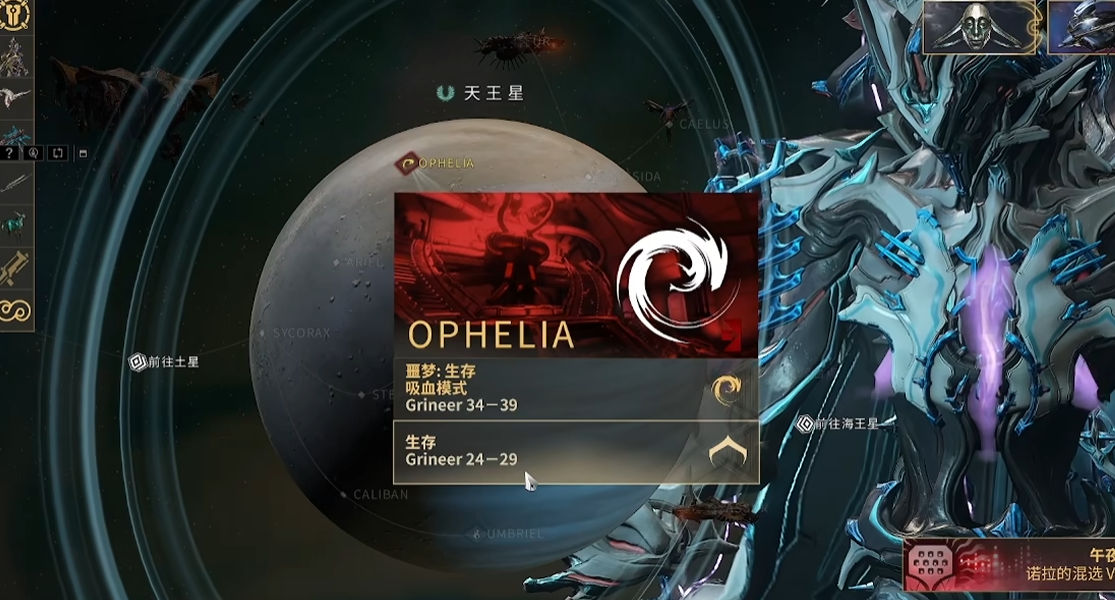Open the infinity symbol sidebar icon

[16, 311]
